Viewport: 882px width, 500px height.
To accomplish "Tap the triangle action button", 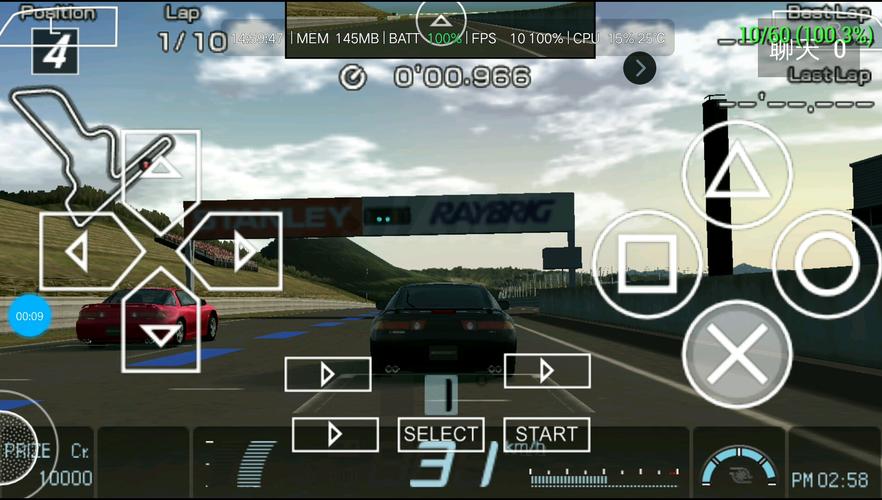I will click(x=736, y=175).
